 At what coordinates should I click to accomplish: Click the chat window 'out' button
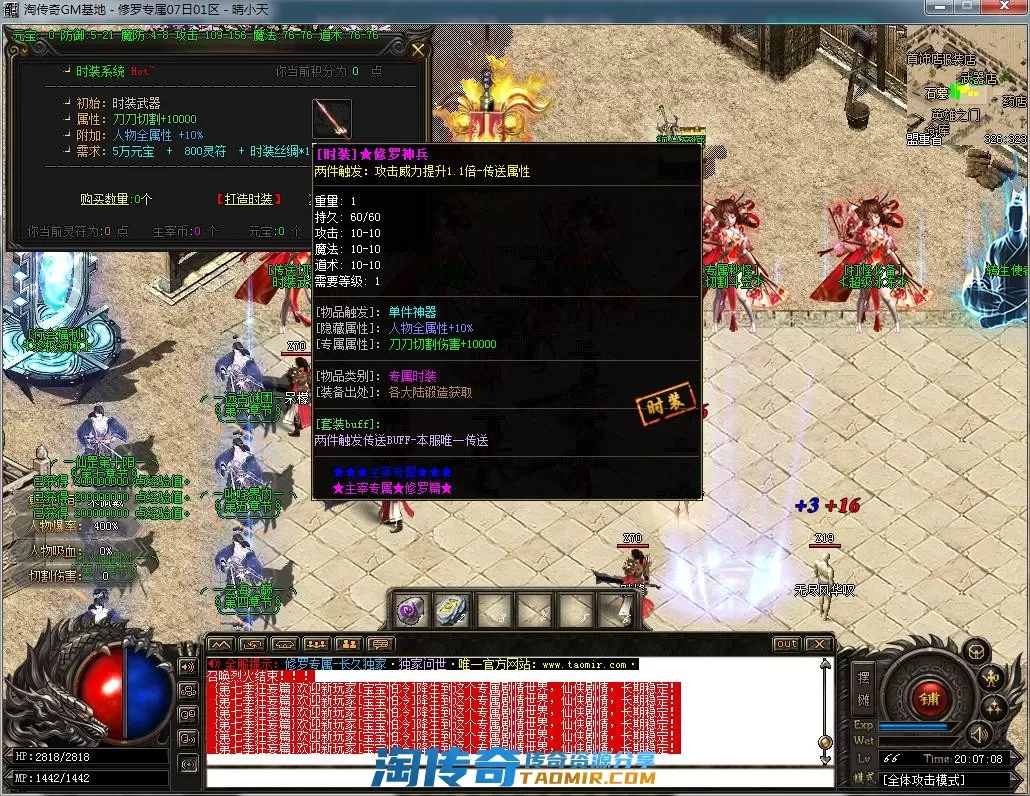787,644
